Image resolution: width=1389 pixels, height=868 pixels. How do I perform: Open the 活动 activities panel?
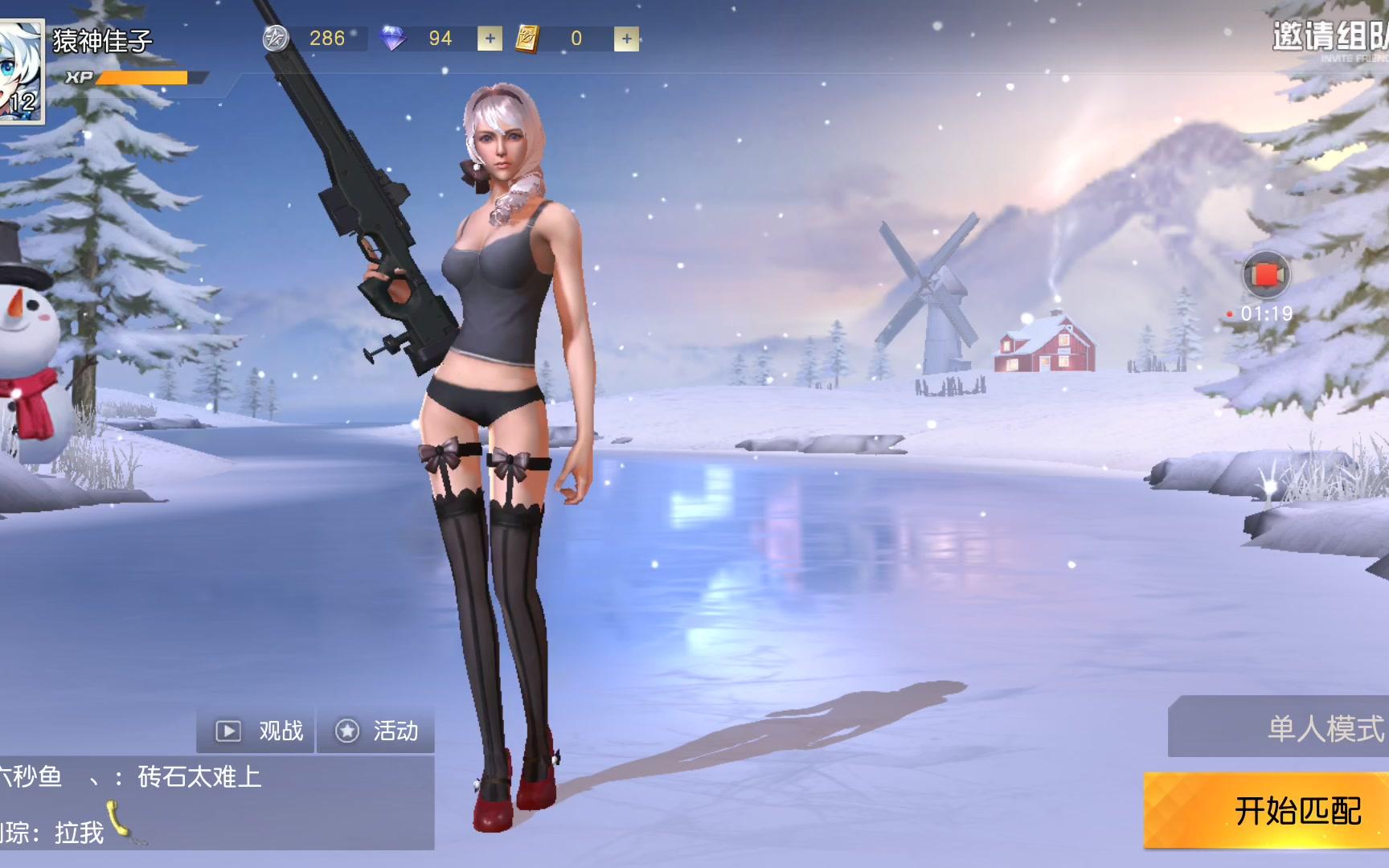(394, 731)
